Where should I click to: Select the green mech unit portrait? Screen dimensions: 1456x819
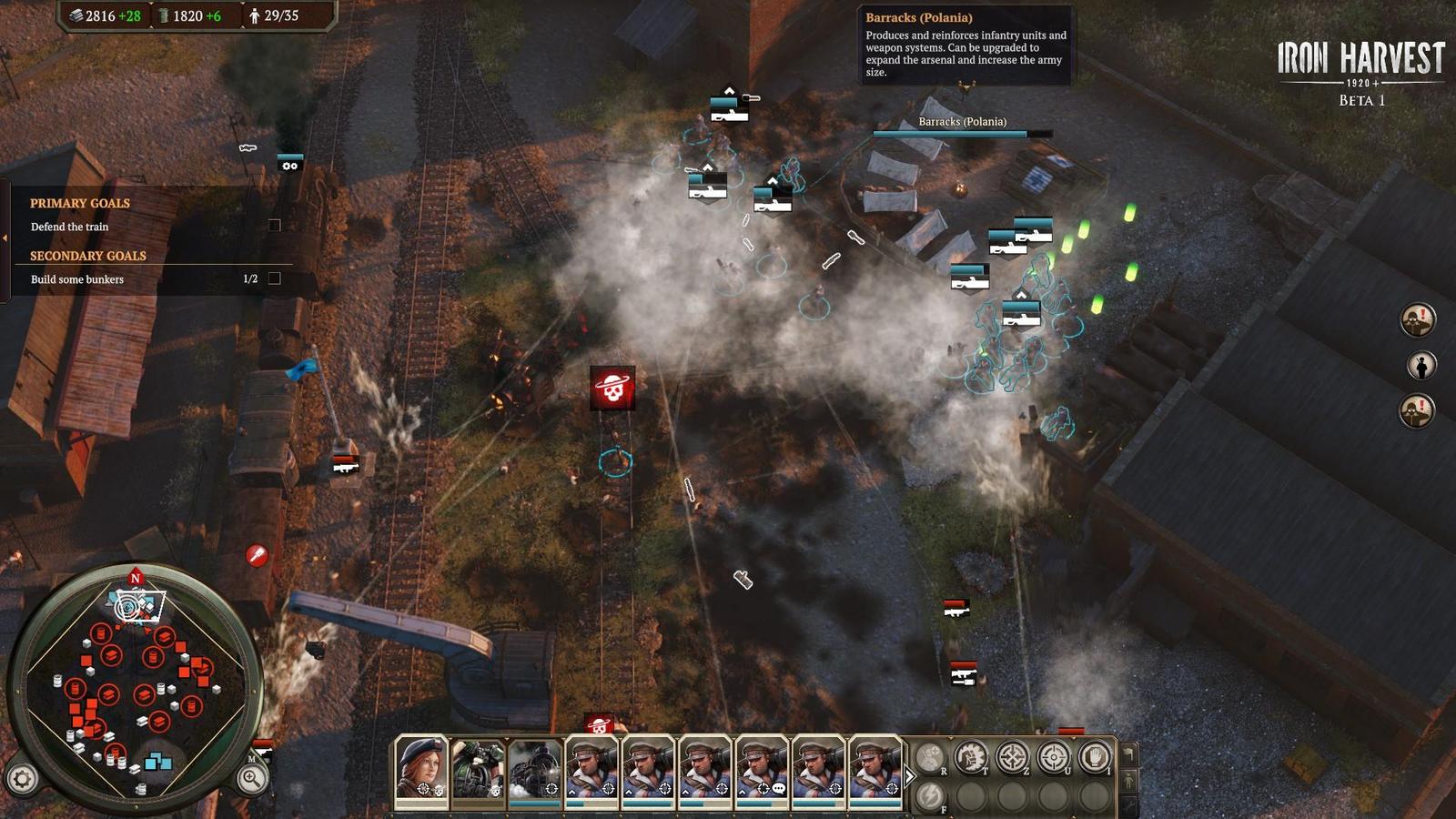(478, 769)
